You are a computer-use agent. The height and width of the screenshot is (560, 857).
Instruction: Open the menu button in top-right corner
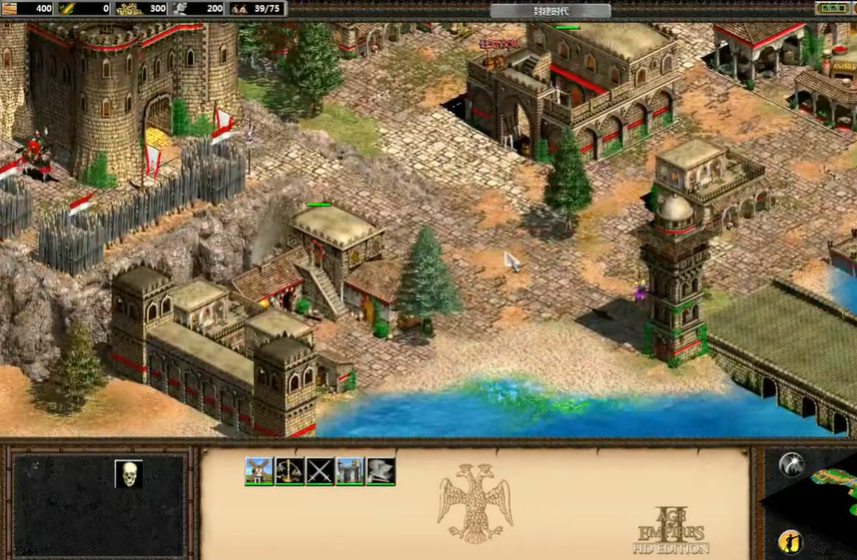point(832,8)
